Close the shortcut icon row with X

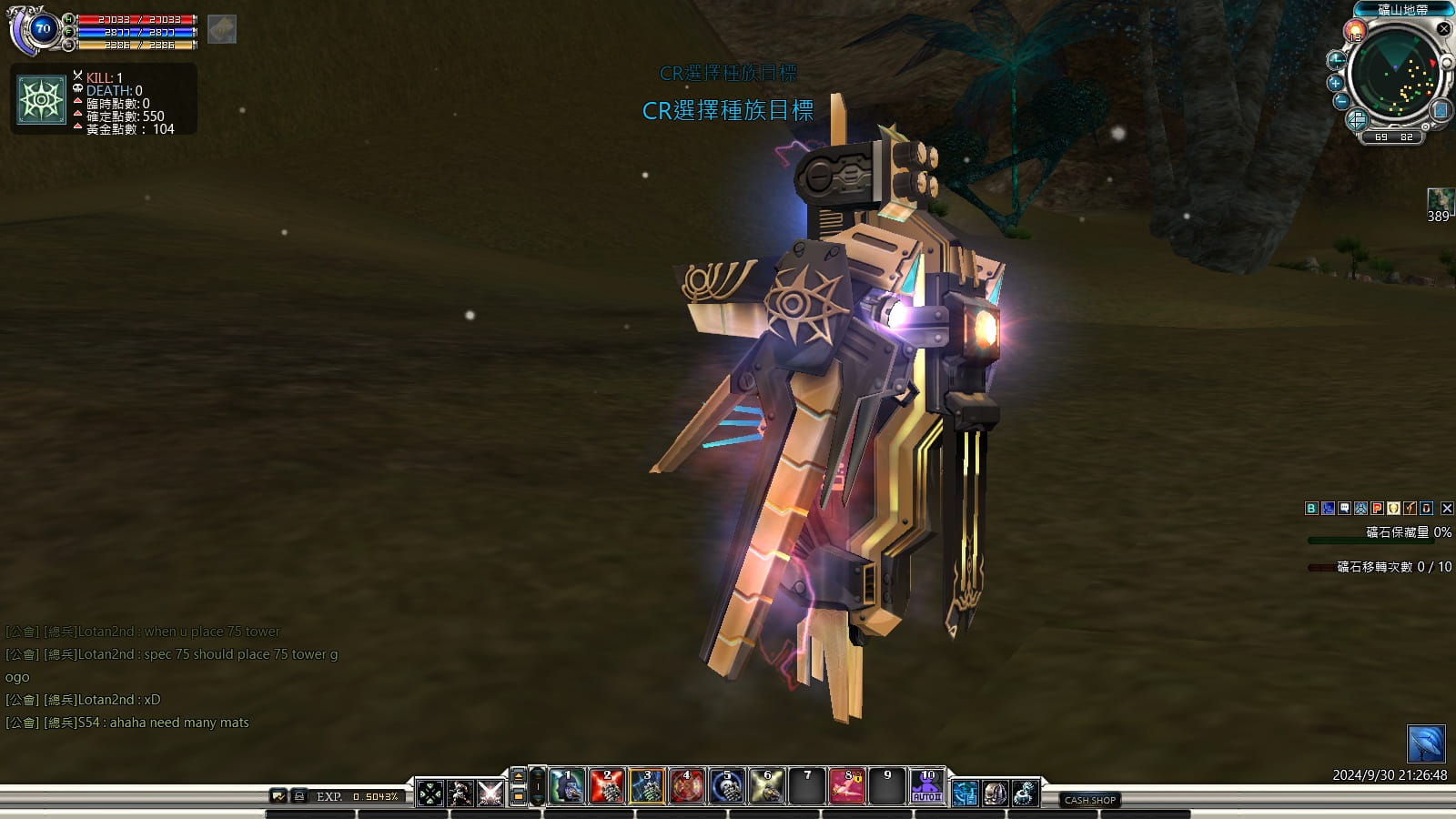(1447, 509)
